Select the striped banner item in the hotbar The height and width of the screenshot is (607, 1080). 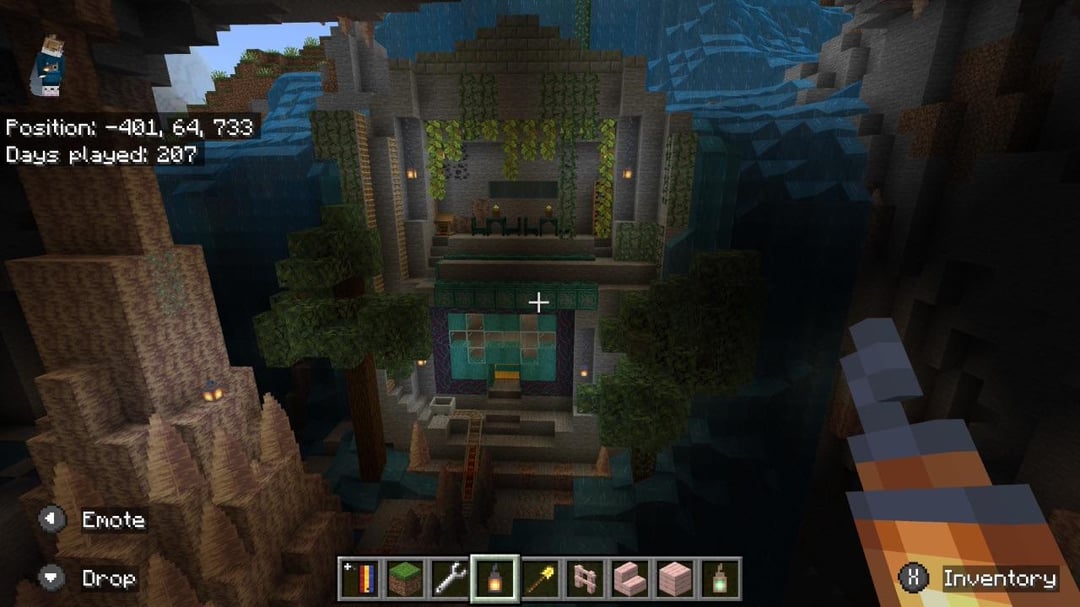[x=362, y=577]
